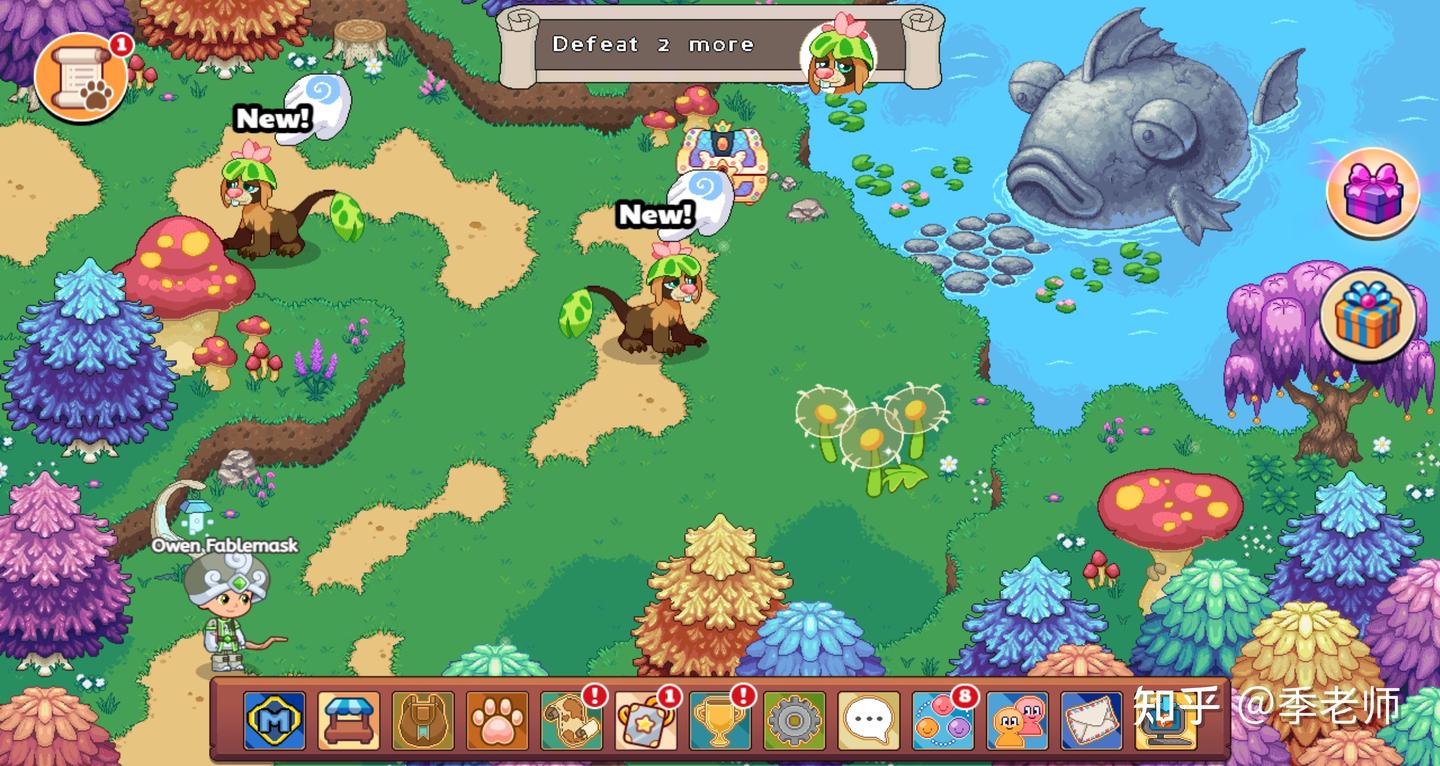
Task: Open the gold trophy achievements
Action: (719, 720)
